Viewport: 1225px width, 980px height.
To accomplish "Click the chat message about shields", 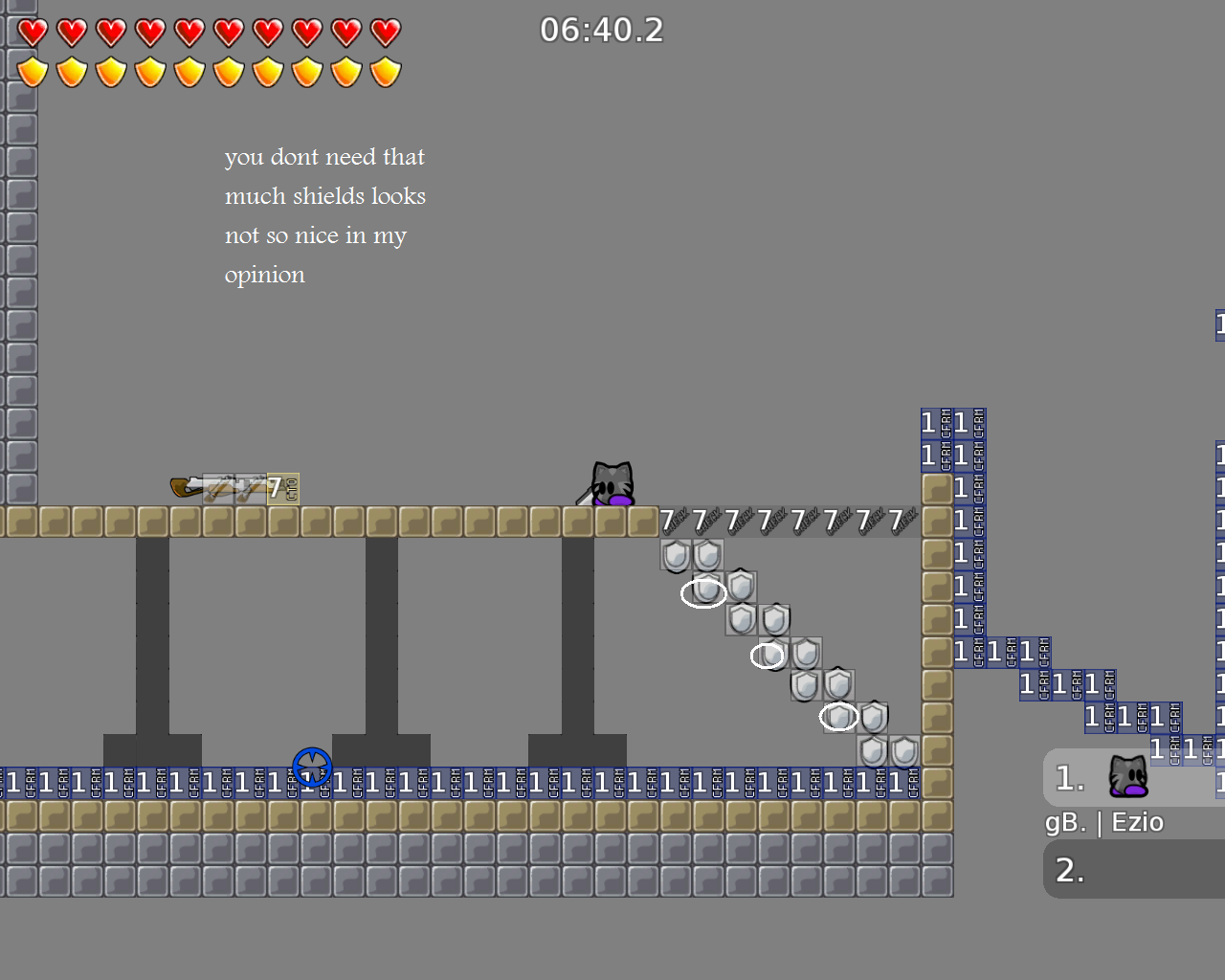I will click(324, 214).
